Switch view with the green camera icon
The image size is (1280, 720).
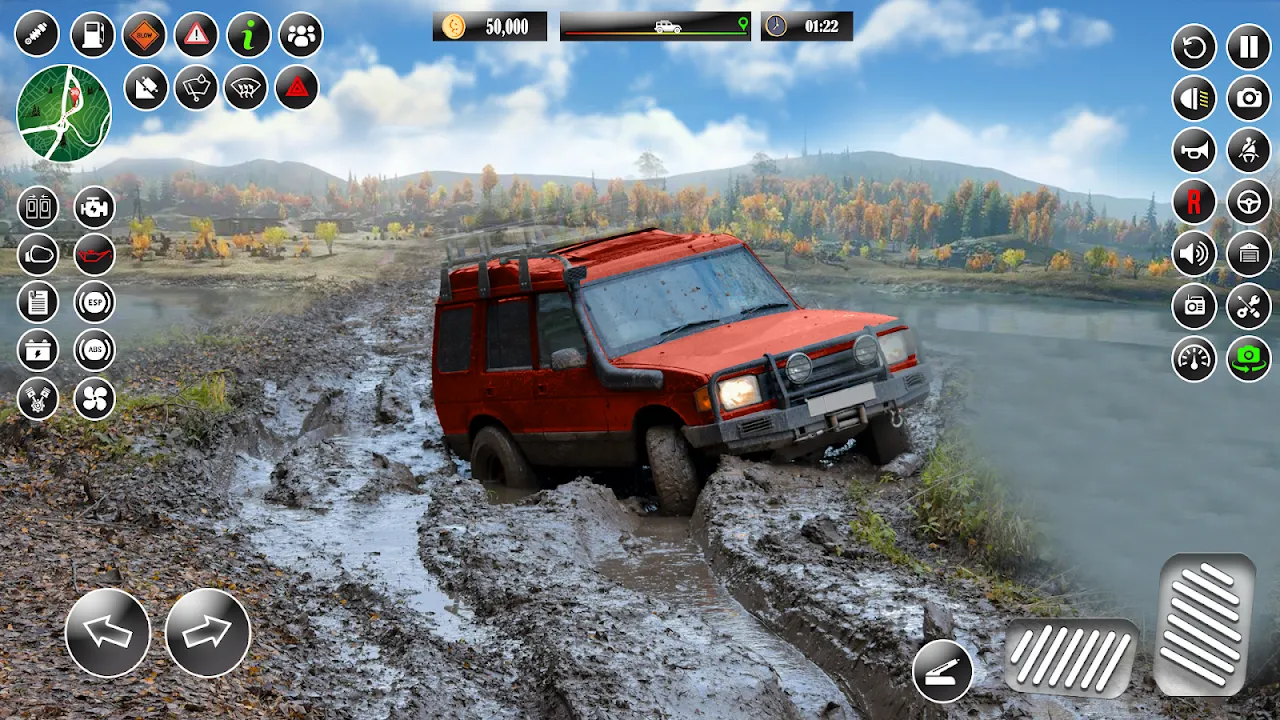(x=1249, y=358)
